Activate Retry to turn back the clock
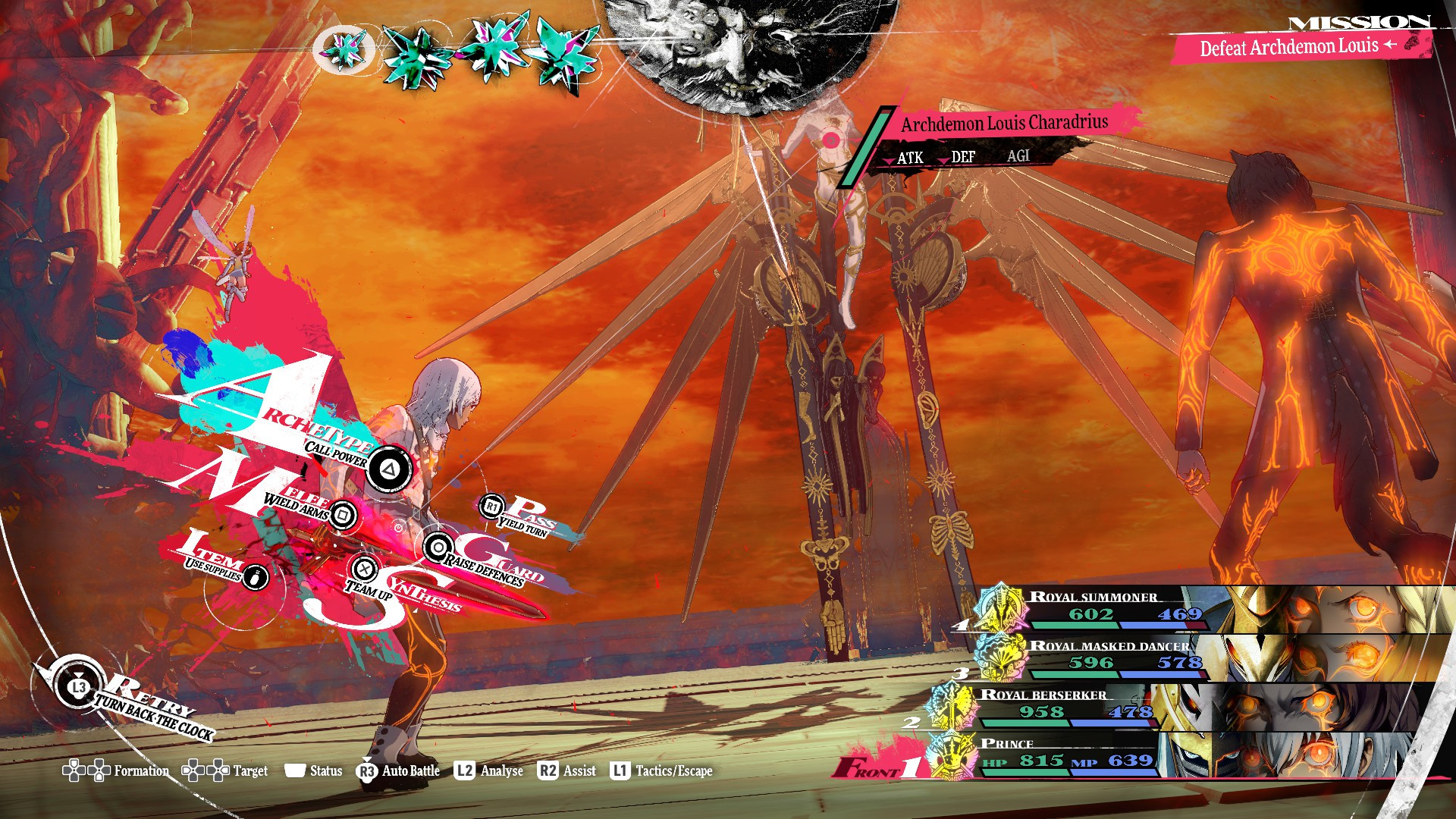 click(79, 687)
